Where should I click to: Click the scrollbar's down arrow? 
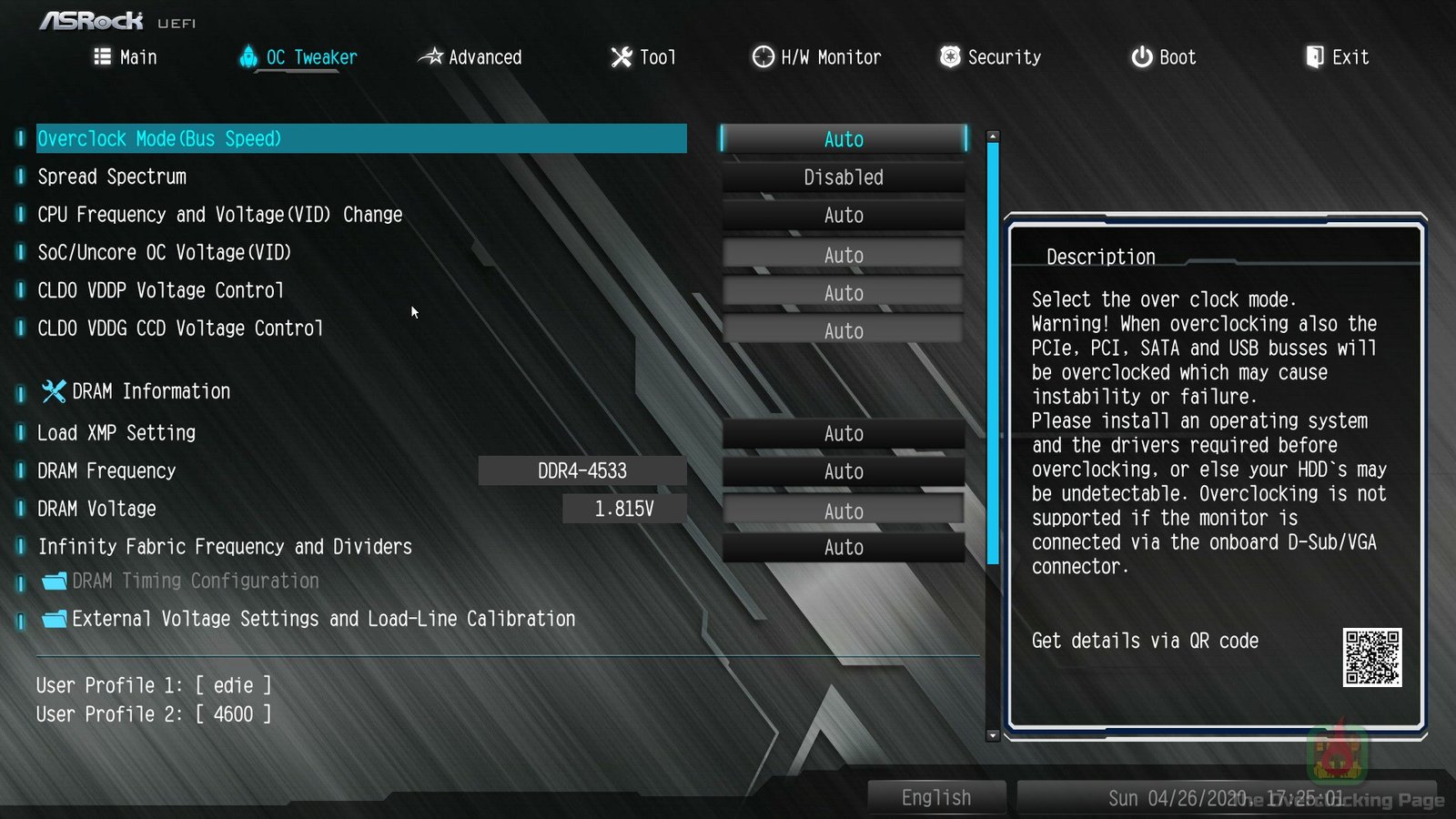[x=993, y=735]
